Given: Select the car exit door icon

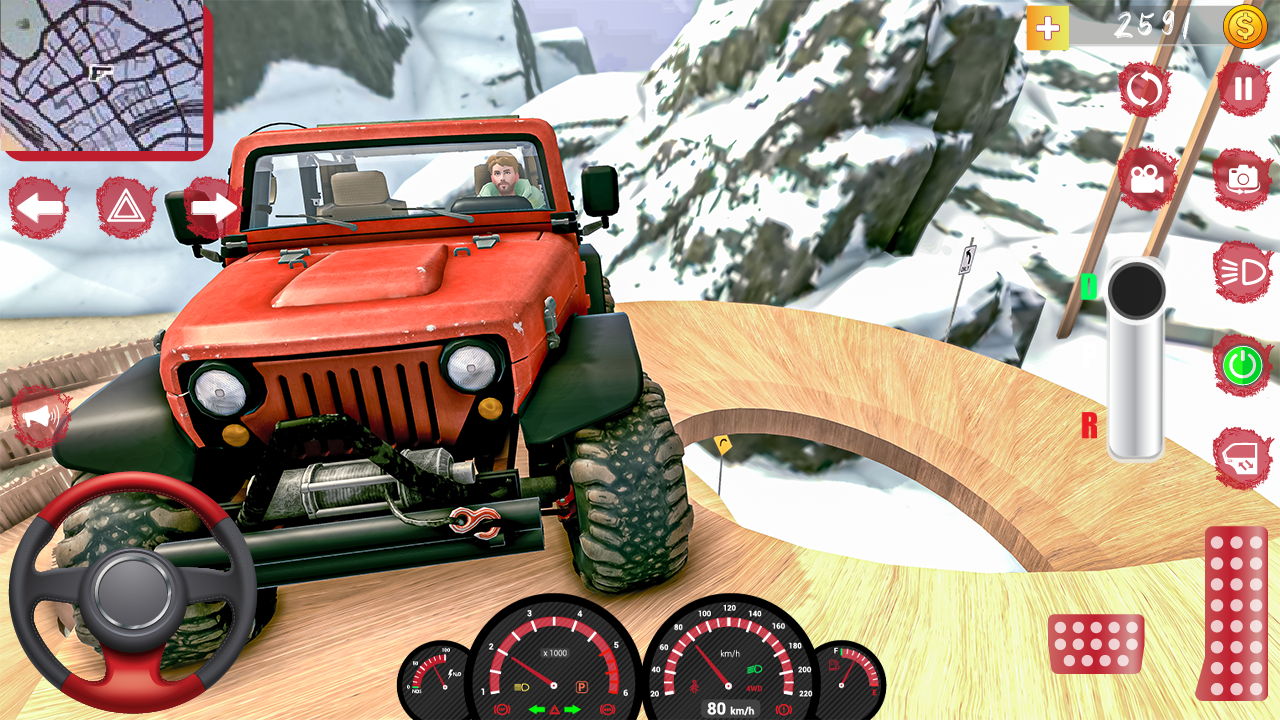Looking at the screenshot, I should [1240, 455].
